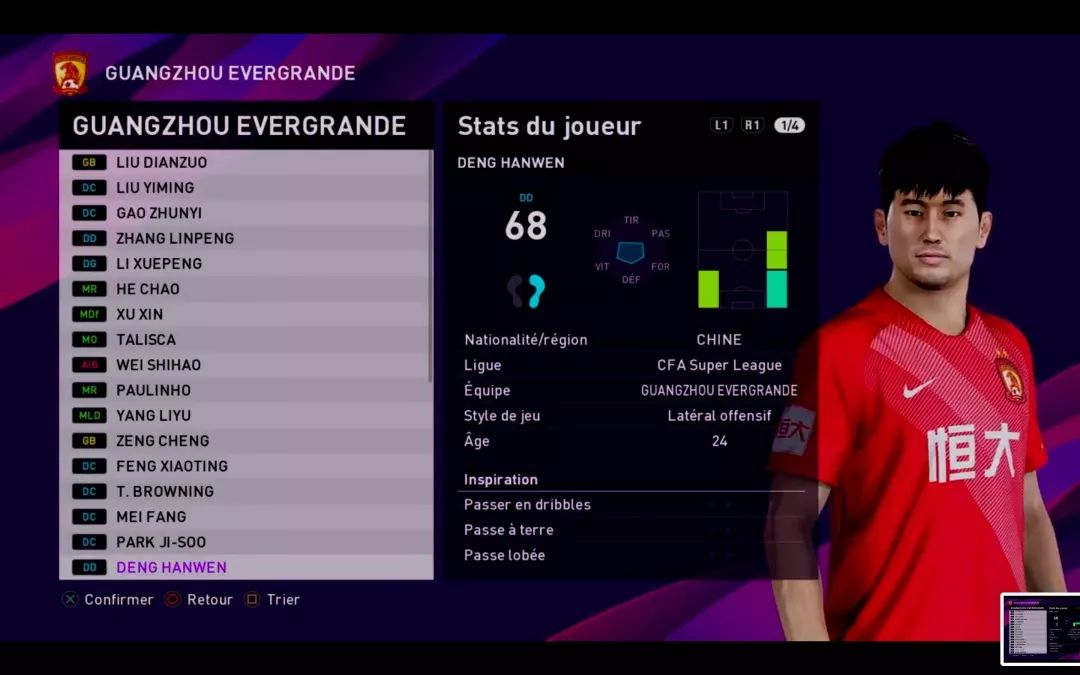This screenshot has height=675, width=1080.
Task: Select goalkeeper Zeng Cheng
Action: (245, 441)
